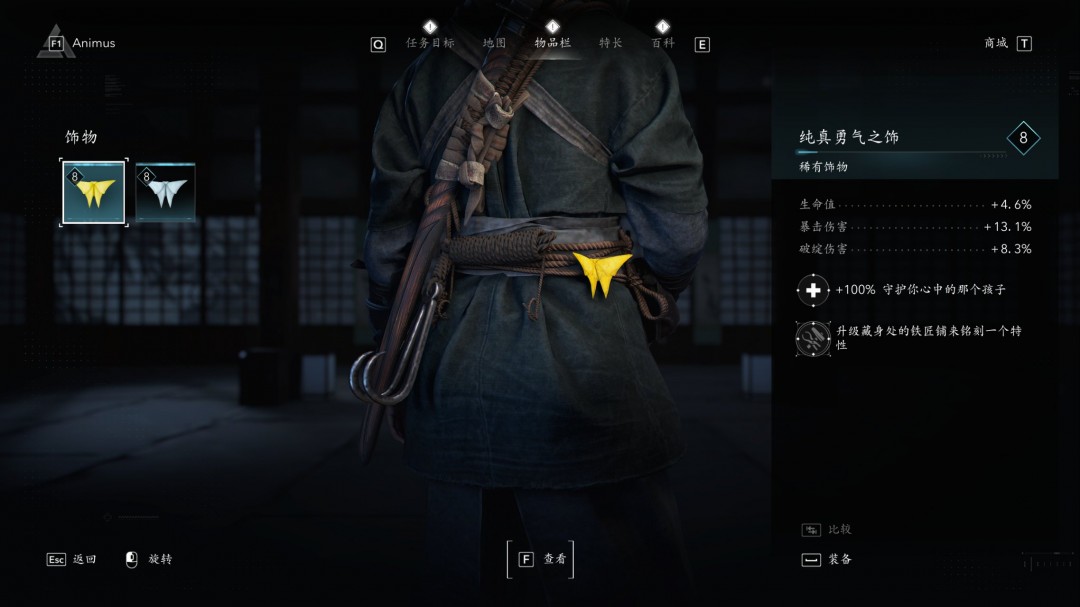The height and width of the screenshot is (607, 1080).
Task: Open the Animus menu
Action: click(82, 43)
